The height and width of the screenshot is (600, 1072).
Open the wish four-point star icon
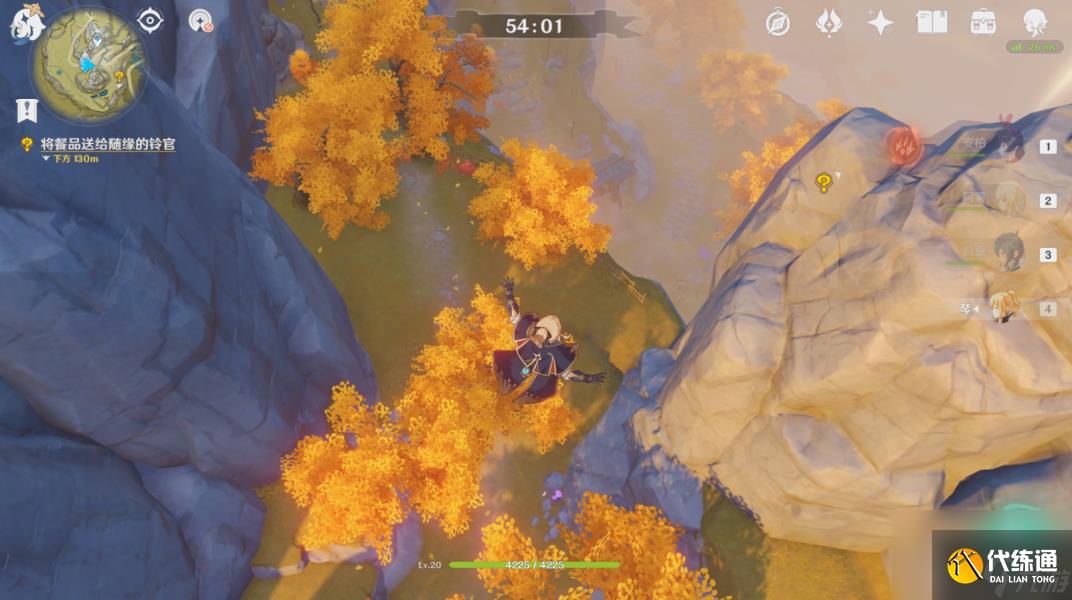point(880,22)
